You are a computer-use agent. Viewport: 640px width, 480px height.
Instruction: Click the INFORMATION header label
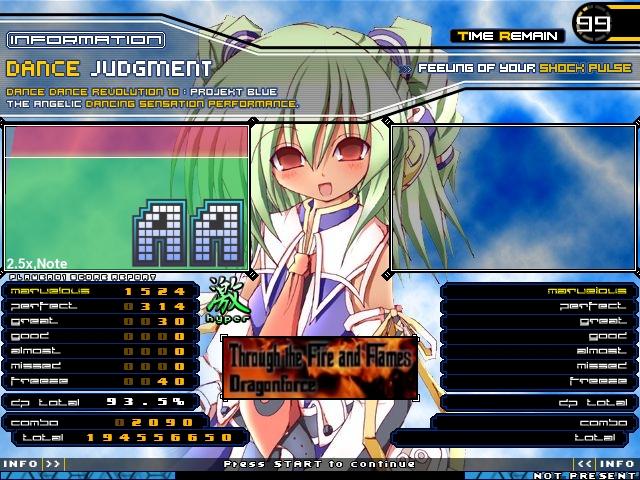coord(85,40)
